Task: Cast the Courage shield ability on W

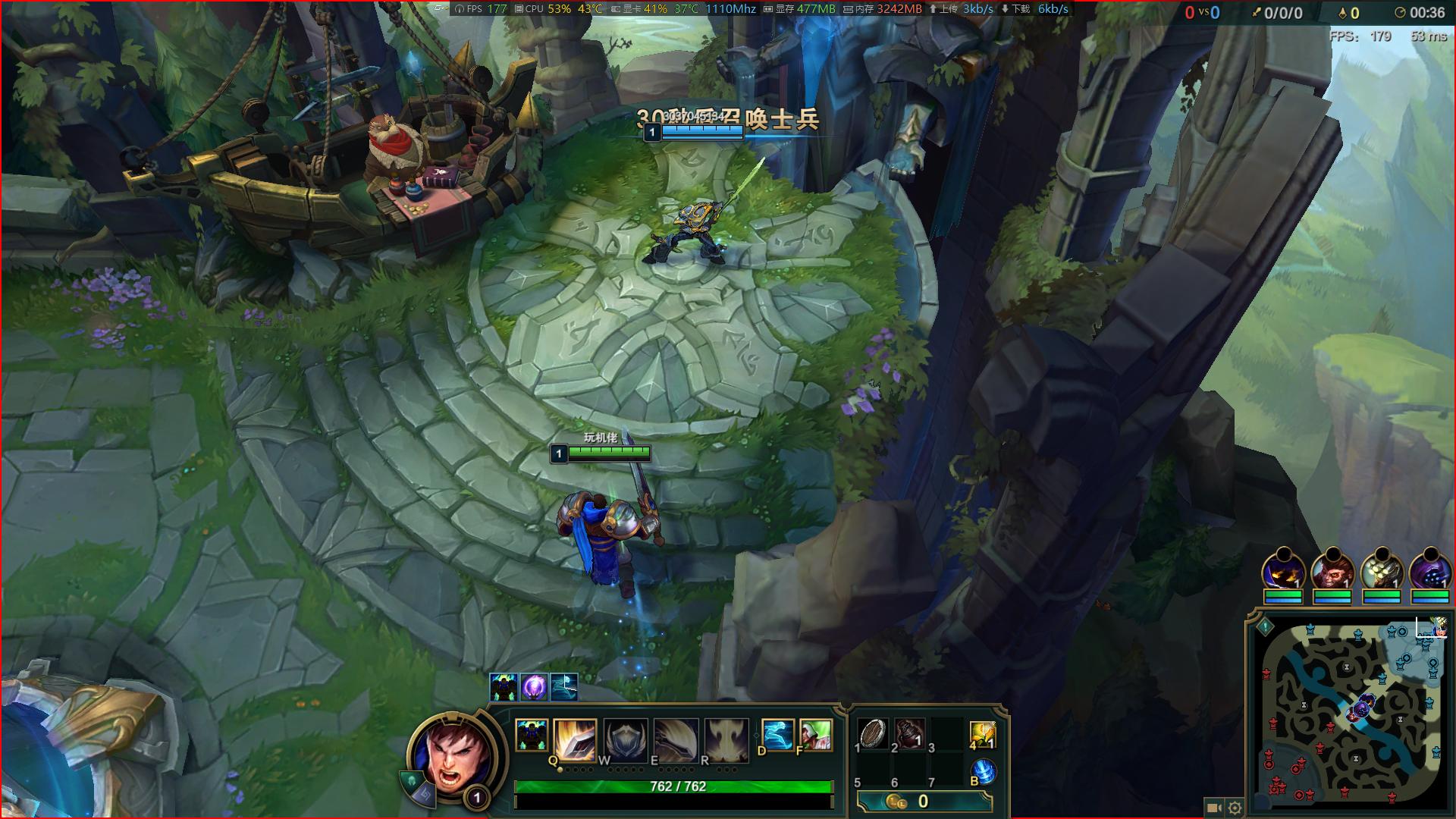Action: 626,739
